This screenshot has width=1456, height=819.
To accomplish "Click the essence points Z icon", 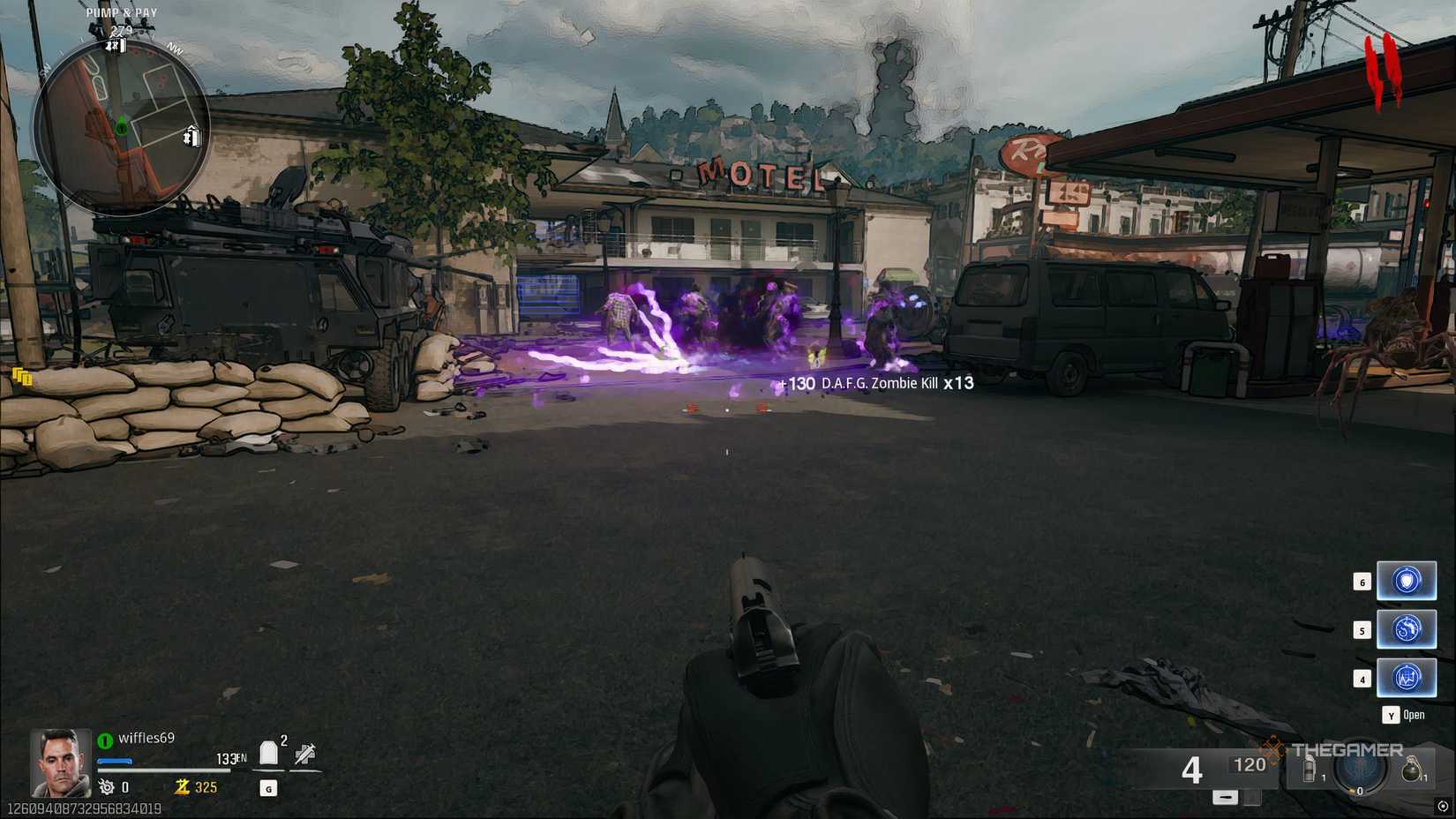I will [181, 788].
